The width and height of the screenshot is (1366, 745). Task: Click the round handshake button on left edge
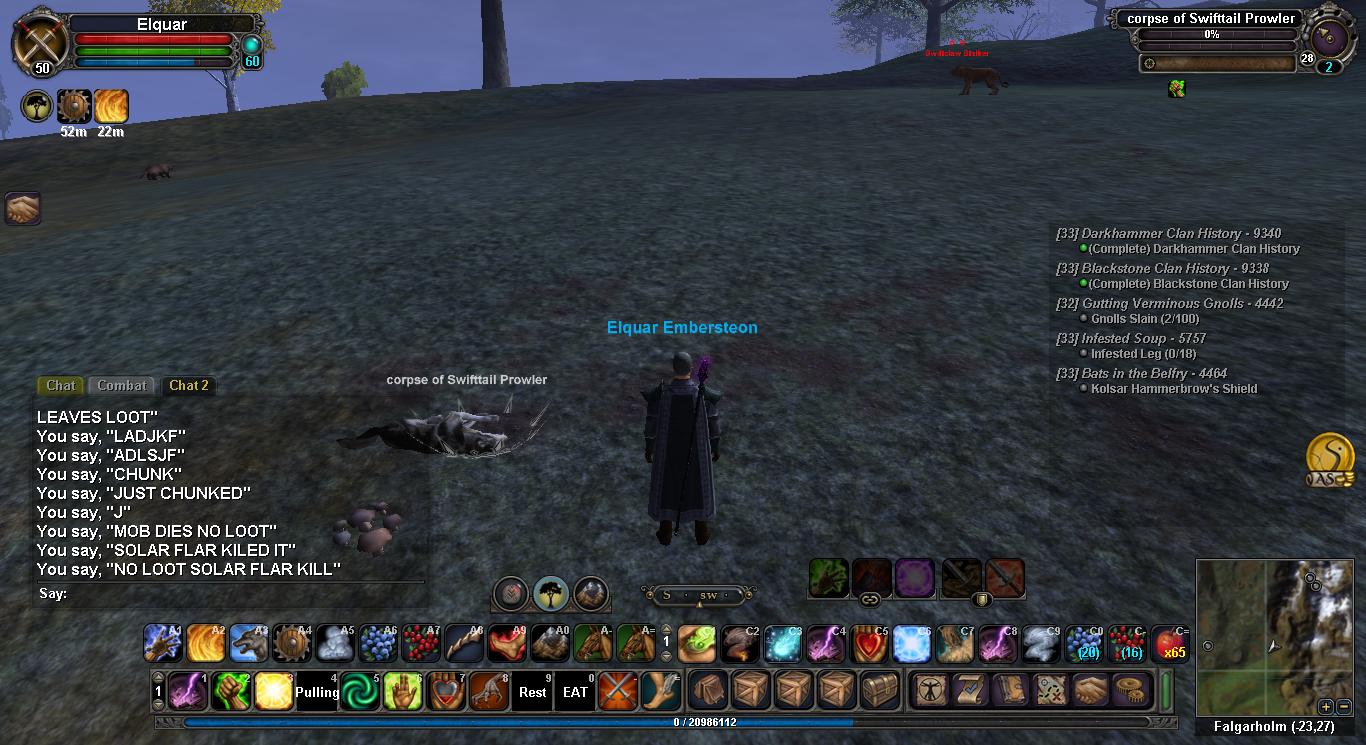click(21, 208)
